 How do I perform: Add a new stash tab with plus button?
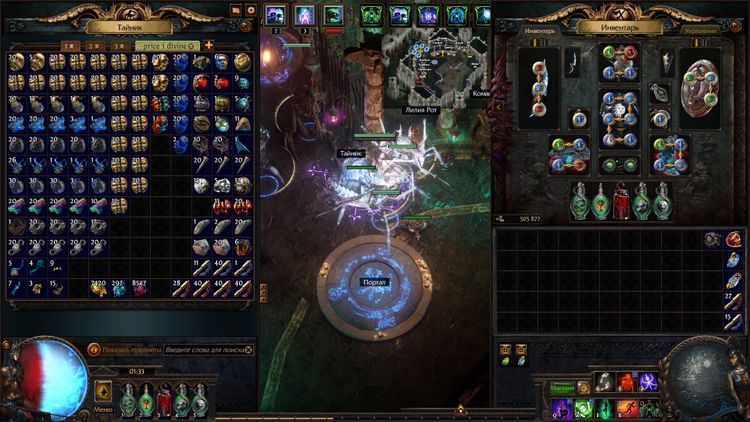tap(209, 45)
